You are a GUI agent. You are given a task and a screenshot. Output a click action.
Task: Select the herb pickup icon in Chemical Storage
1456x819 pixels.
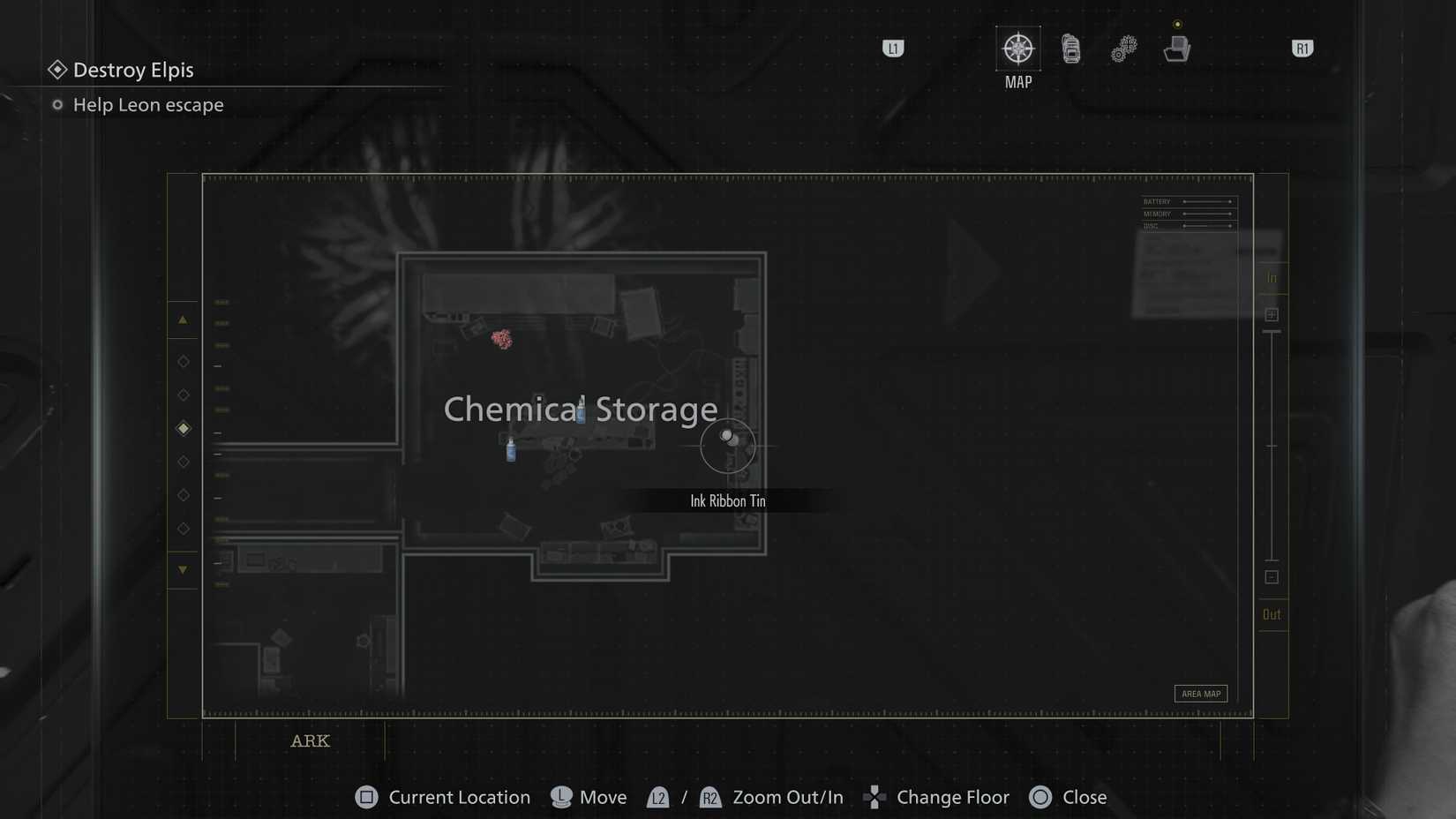pyautogui.click(x=502, y=338)
